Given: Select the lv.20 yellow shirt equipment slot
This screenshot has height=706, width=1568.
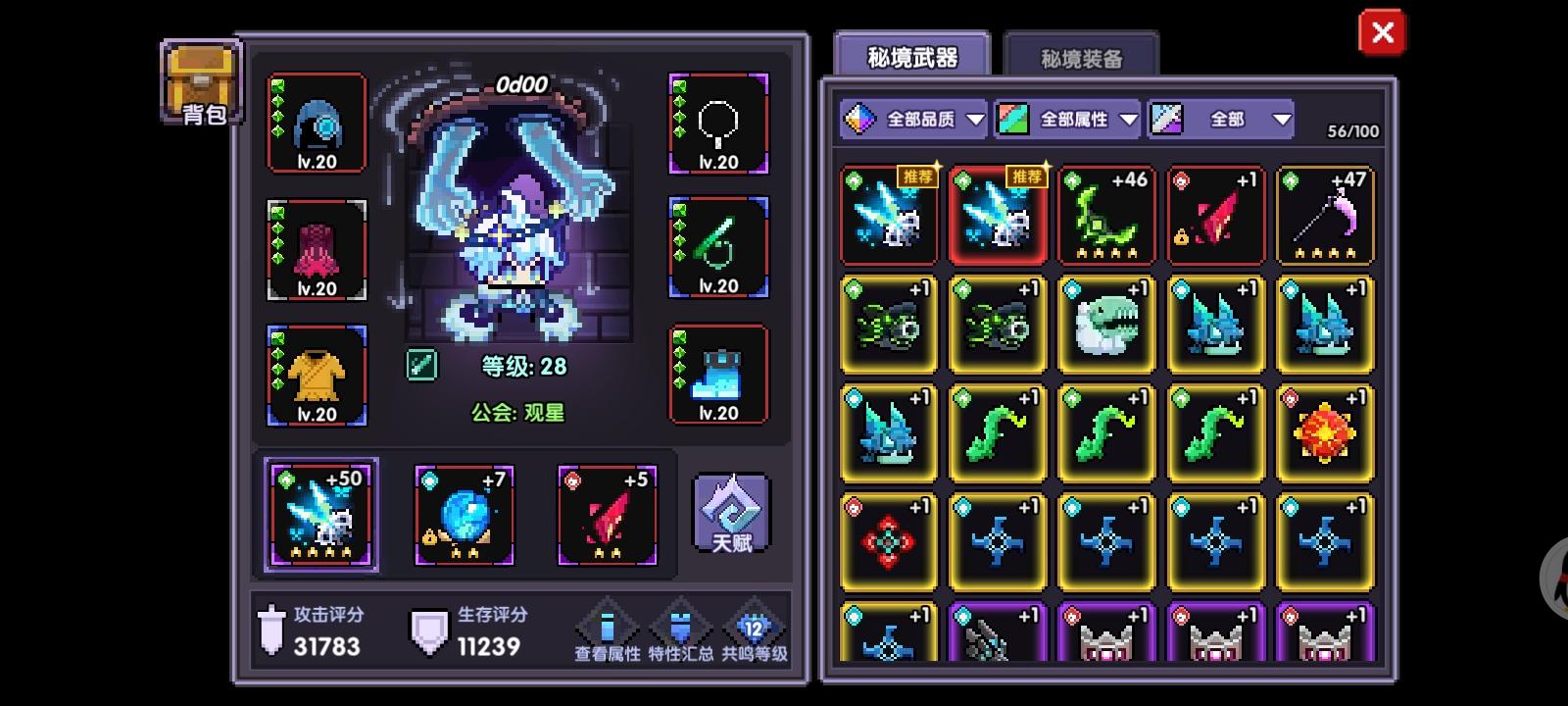Looking at the screenshot, I should pos(316,376).
